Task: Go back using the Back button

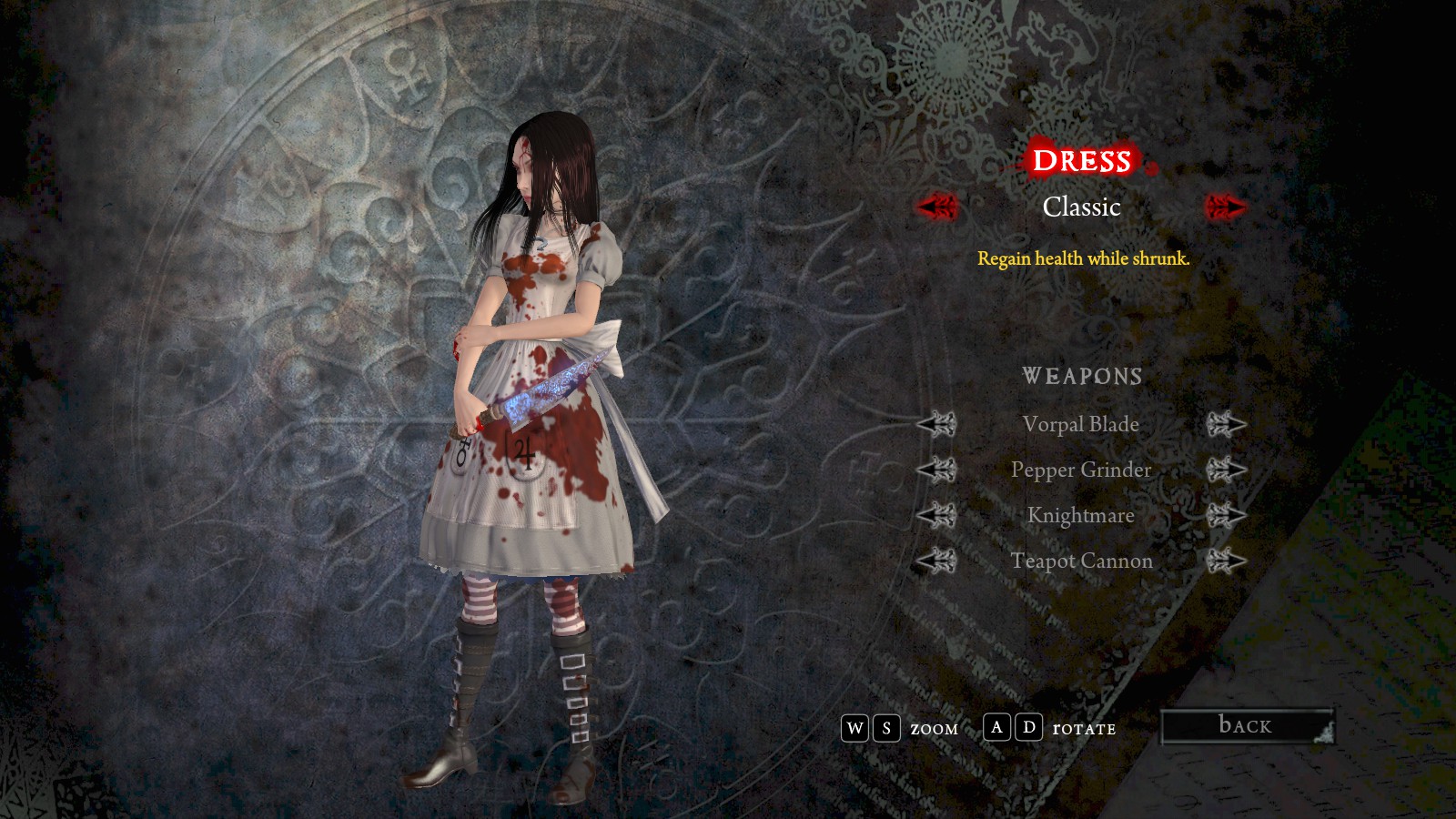Action: [x=1246, y=726]
